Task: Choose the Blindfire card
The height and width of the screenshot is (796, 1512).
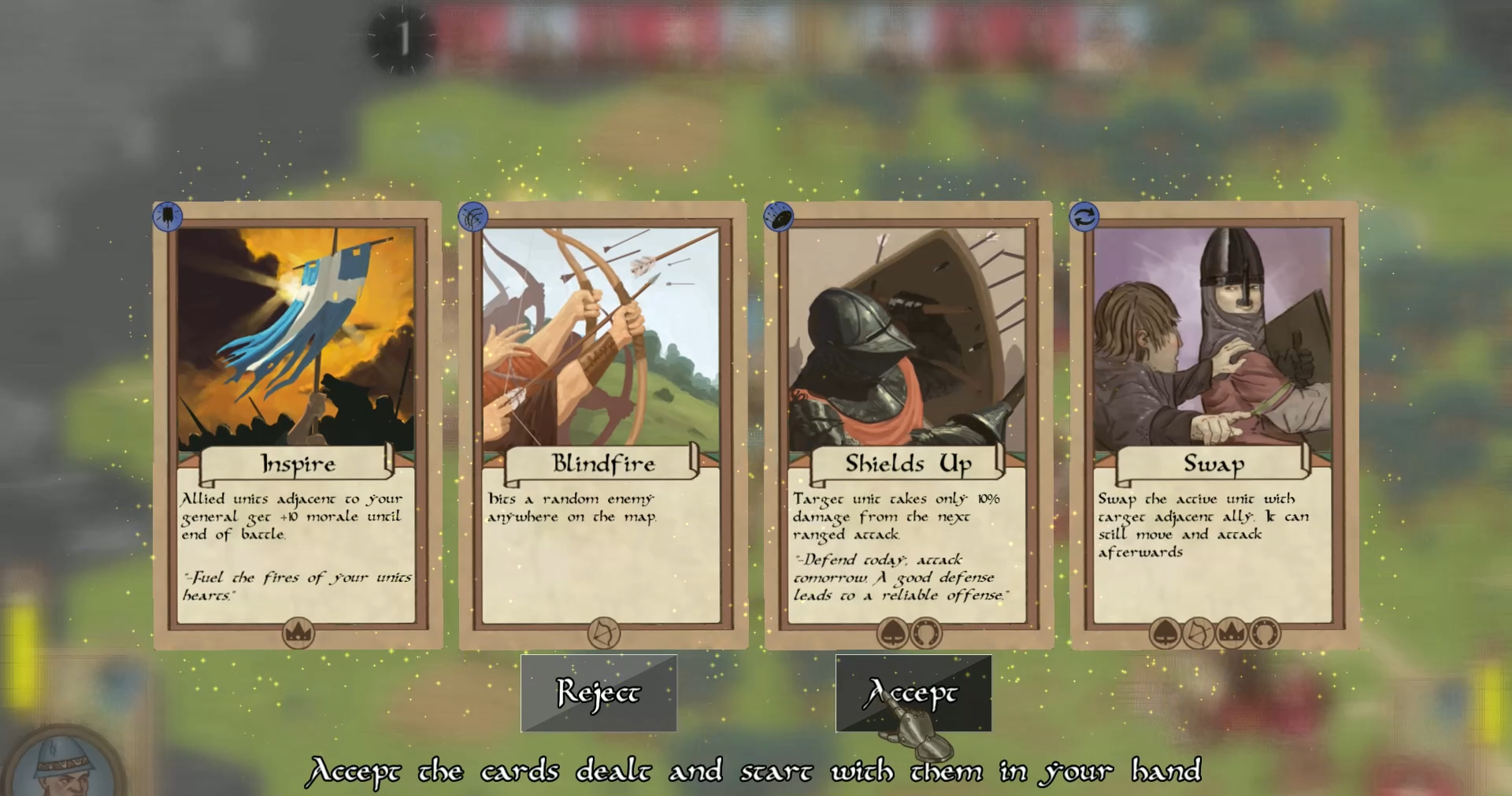Action: coord(602,425)
